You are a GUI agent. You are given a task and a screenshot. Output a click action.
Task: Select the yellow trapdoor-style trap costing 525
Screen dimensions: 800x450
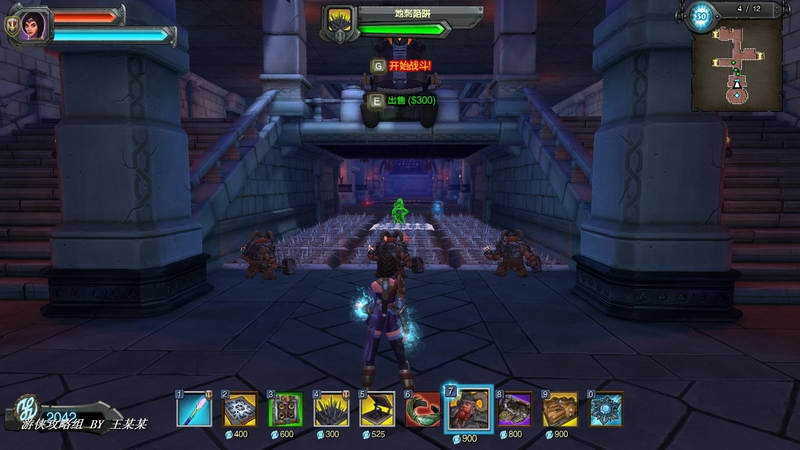pyautogui.click(x=377, y=409)
